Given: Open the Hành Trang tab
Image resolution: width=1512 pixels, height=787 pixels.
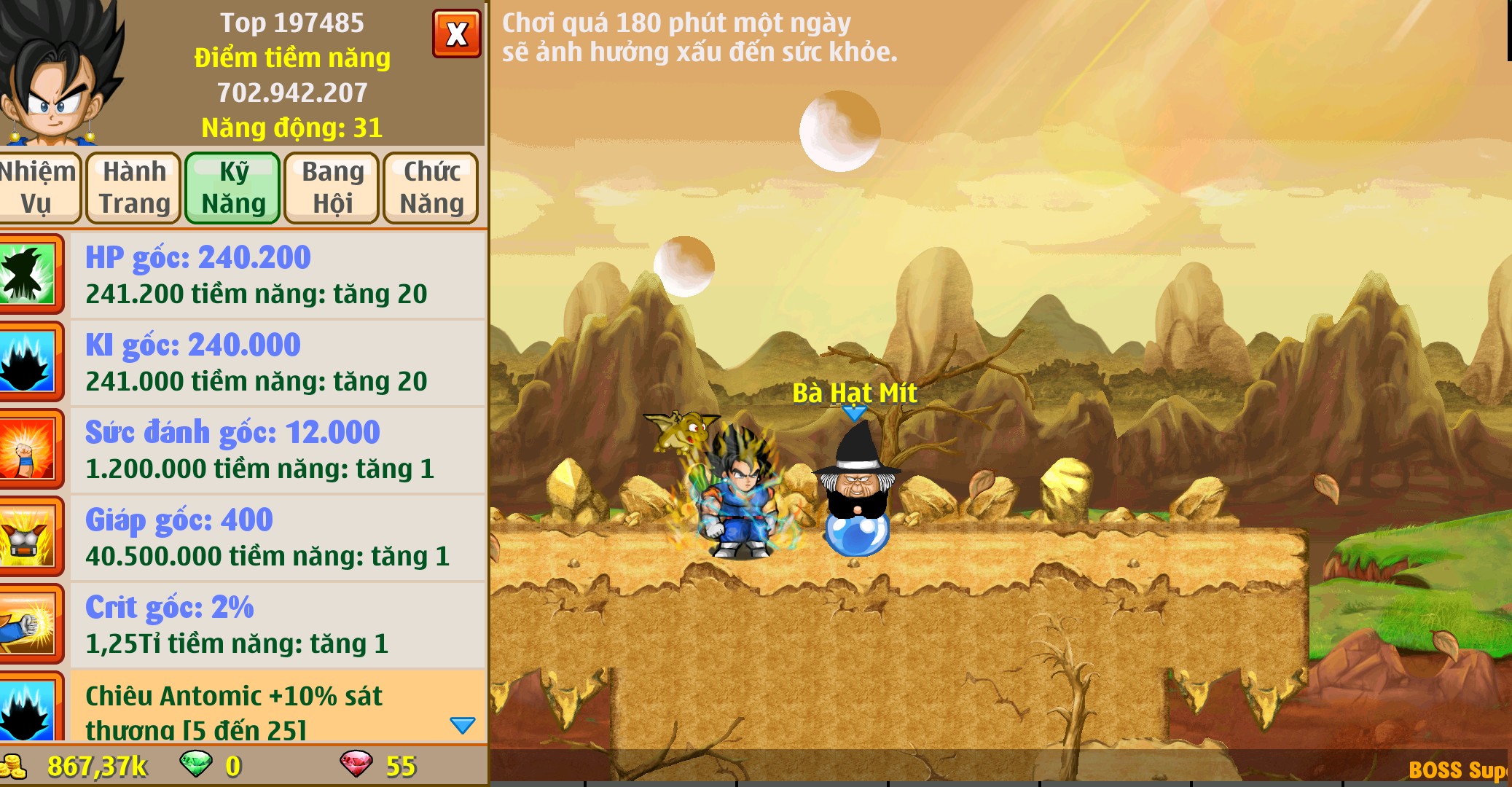Looking at the screenshot, I should pos(134,187).
